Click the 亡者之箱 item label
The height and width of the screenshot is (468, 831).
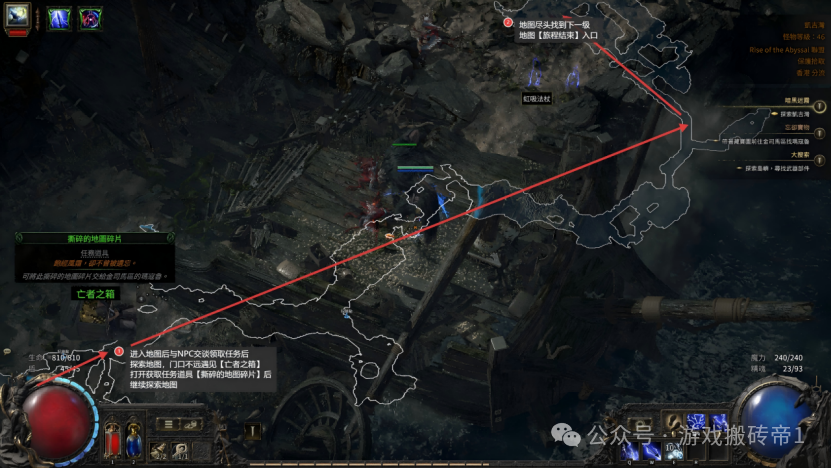95,294
